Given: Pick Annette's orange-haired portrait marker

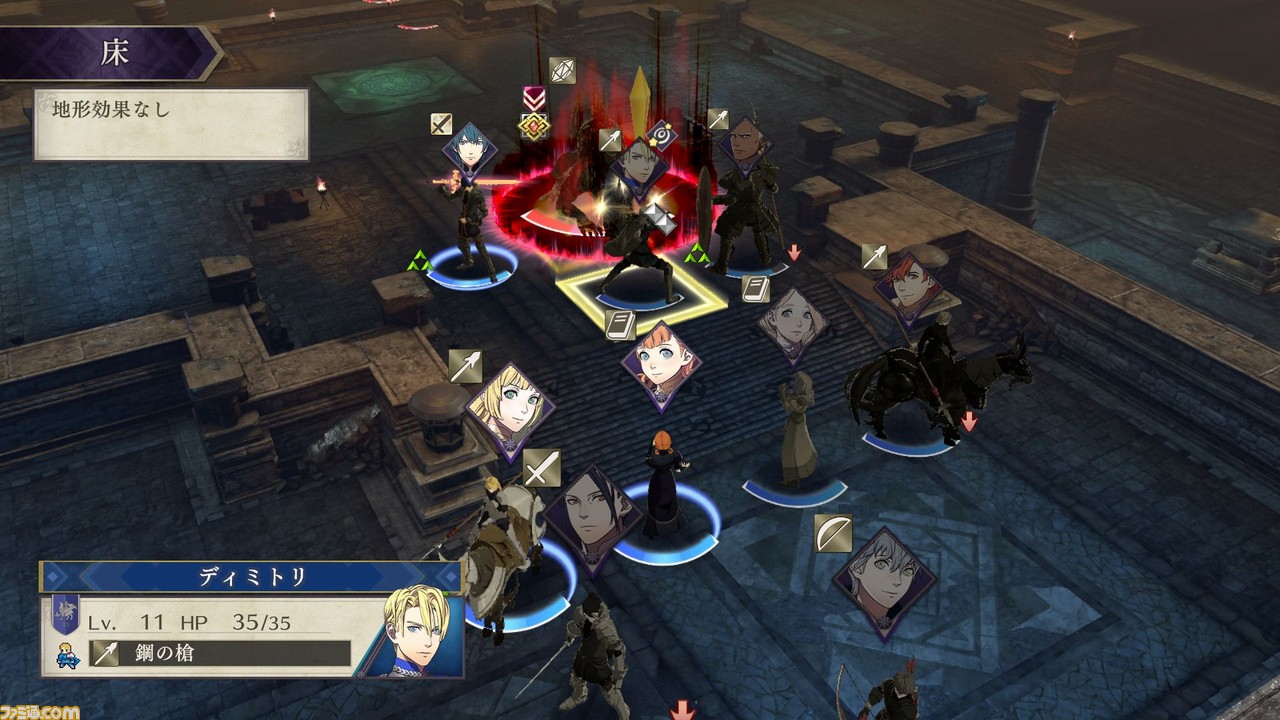Looking at the screenshot, I should (660, 364).
